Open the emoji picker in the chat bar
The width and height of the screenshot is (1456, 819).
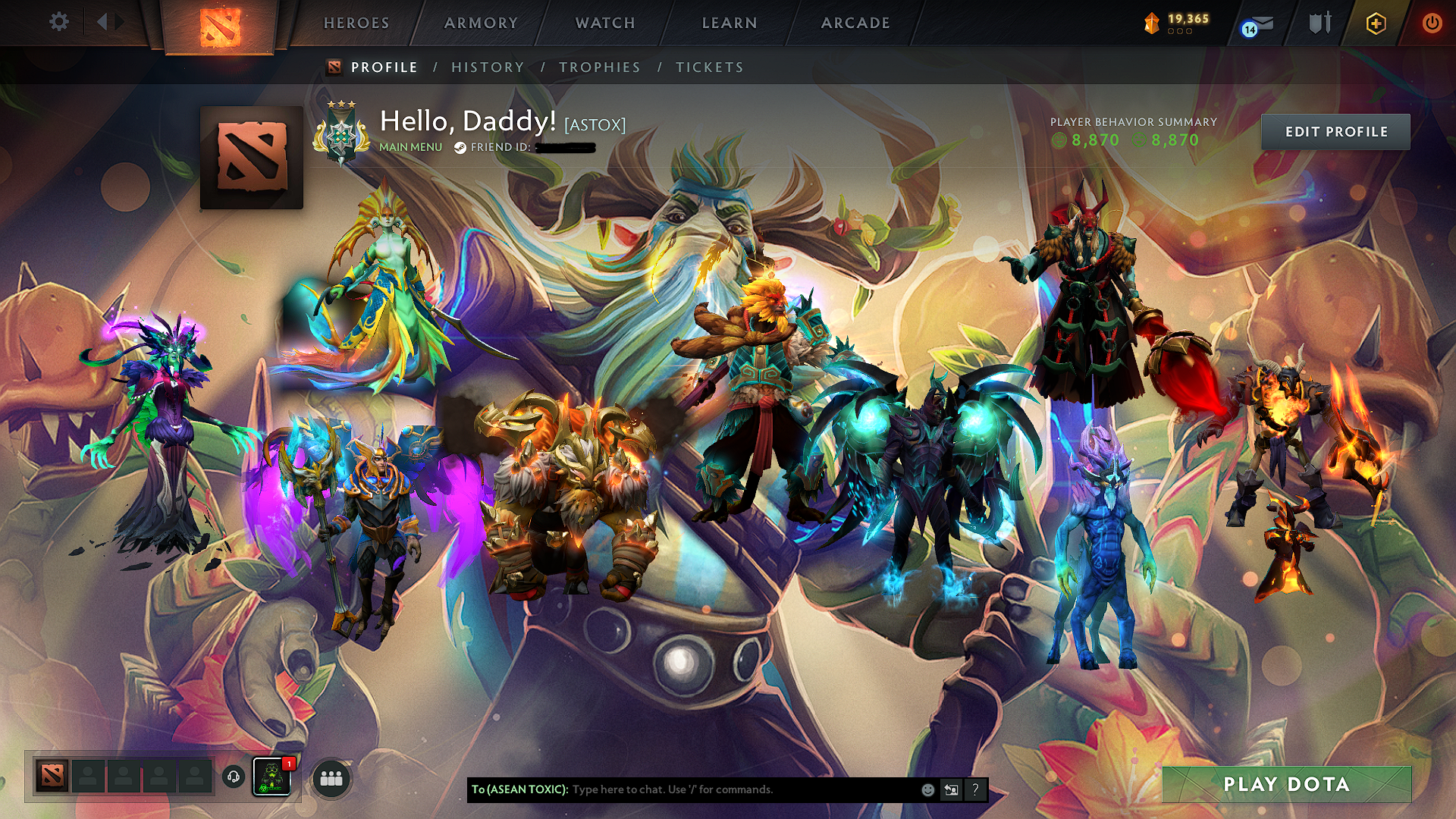point(927,789)
